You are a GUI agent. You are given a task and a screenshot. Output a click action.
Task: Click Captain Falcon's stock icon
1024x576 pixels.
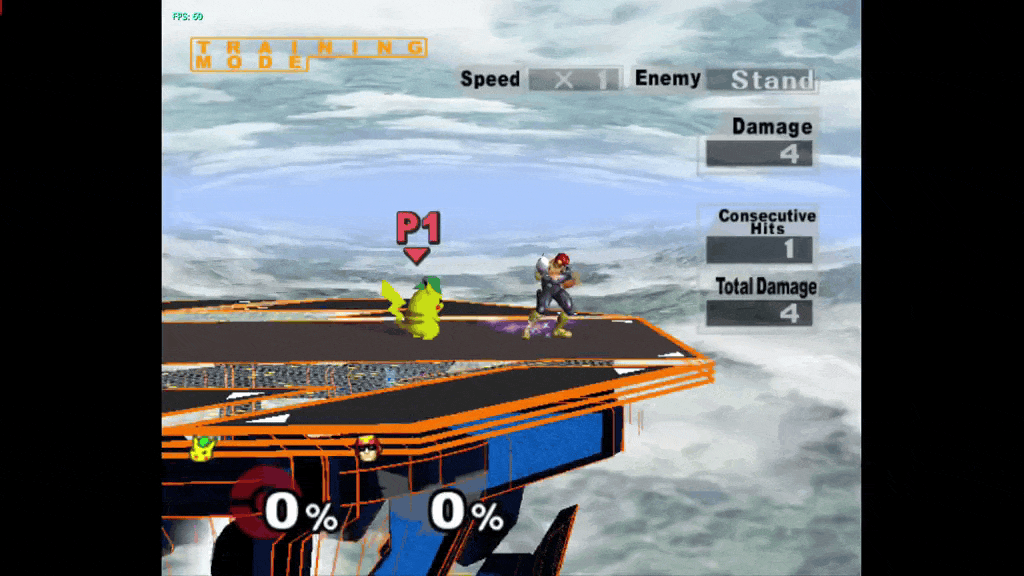click(x=367, y=449)
